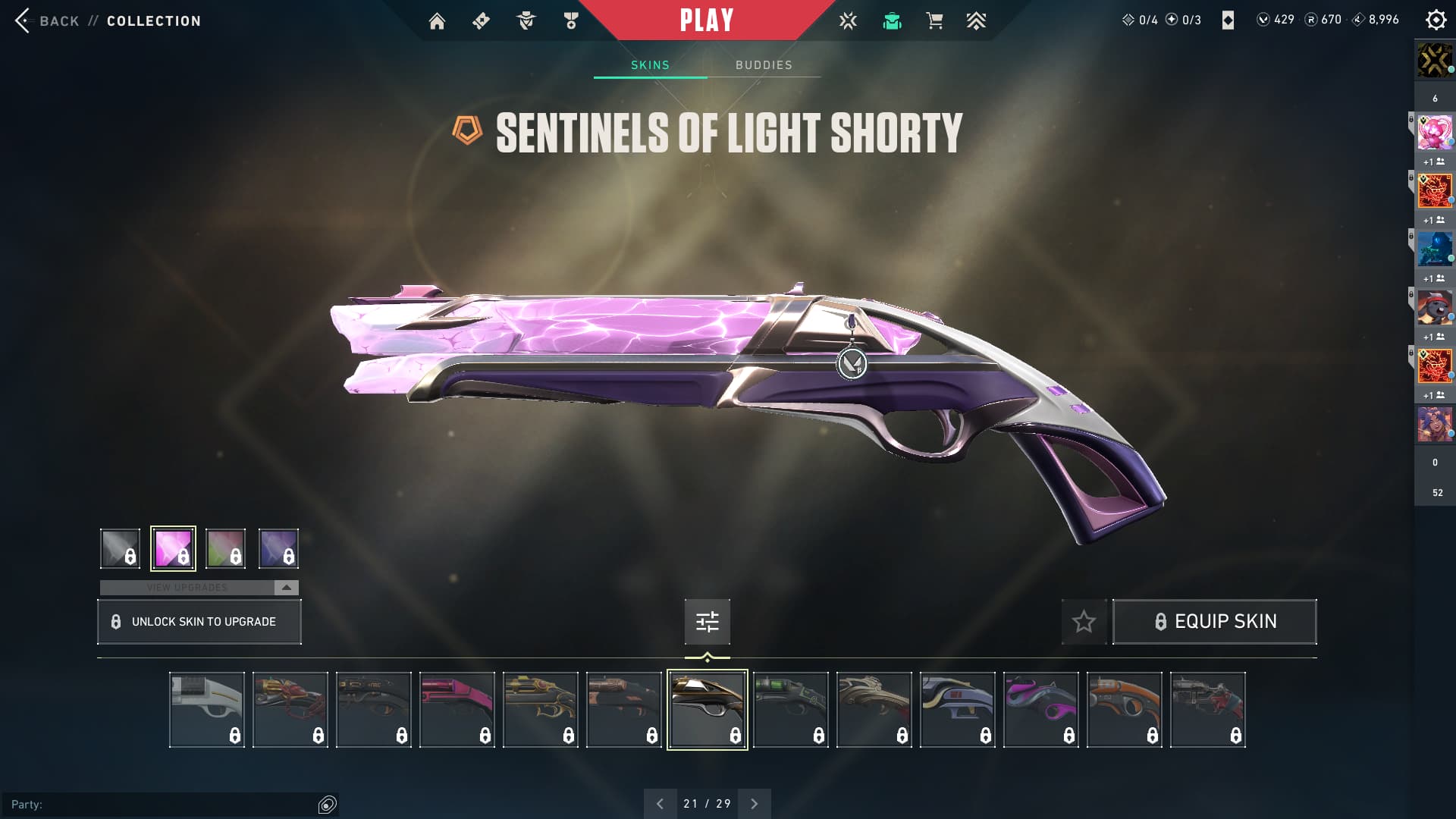
Task: Switch to the Buddies tab
Action: tap(764, 65)
